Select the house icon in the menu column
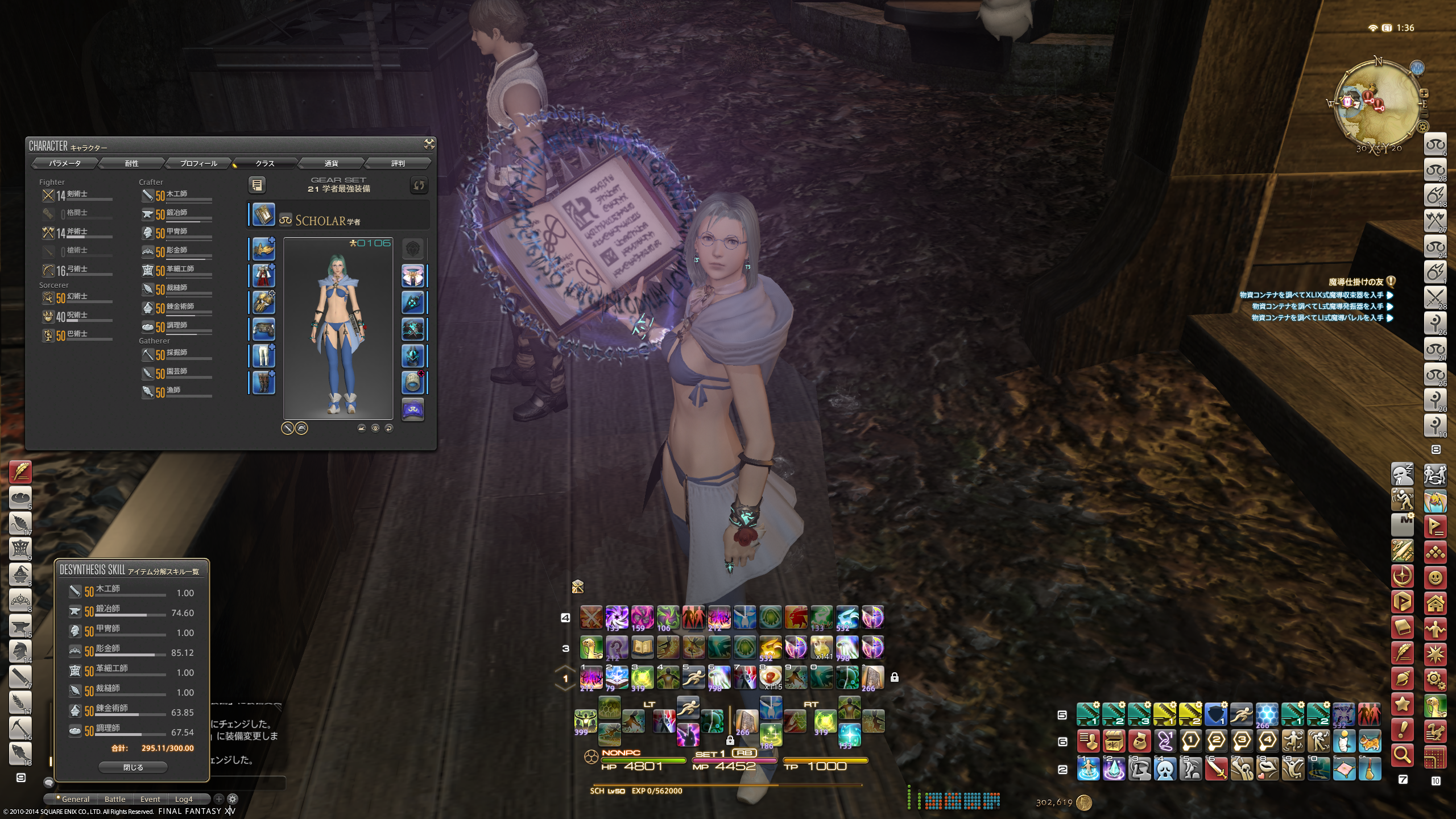 pyautogui.click(x=1435, y=603)
